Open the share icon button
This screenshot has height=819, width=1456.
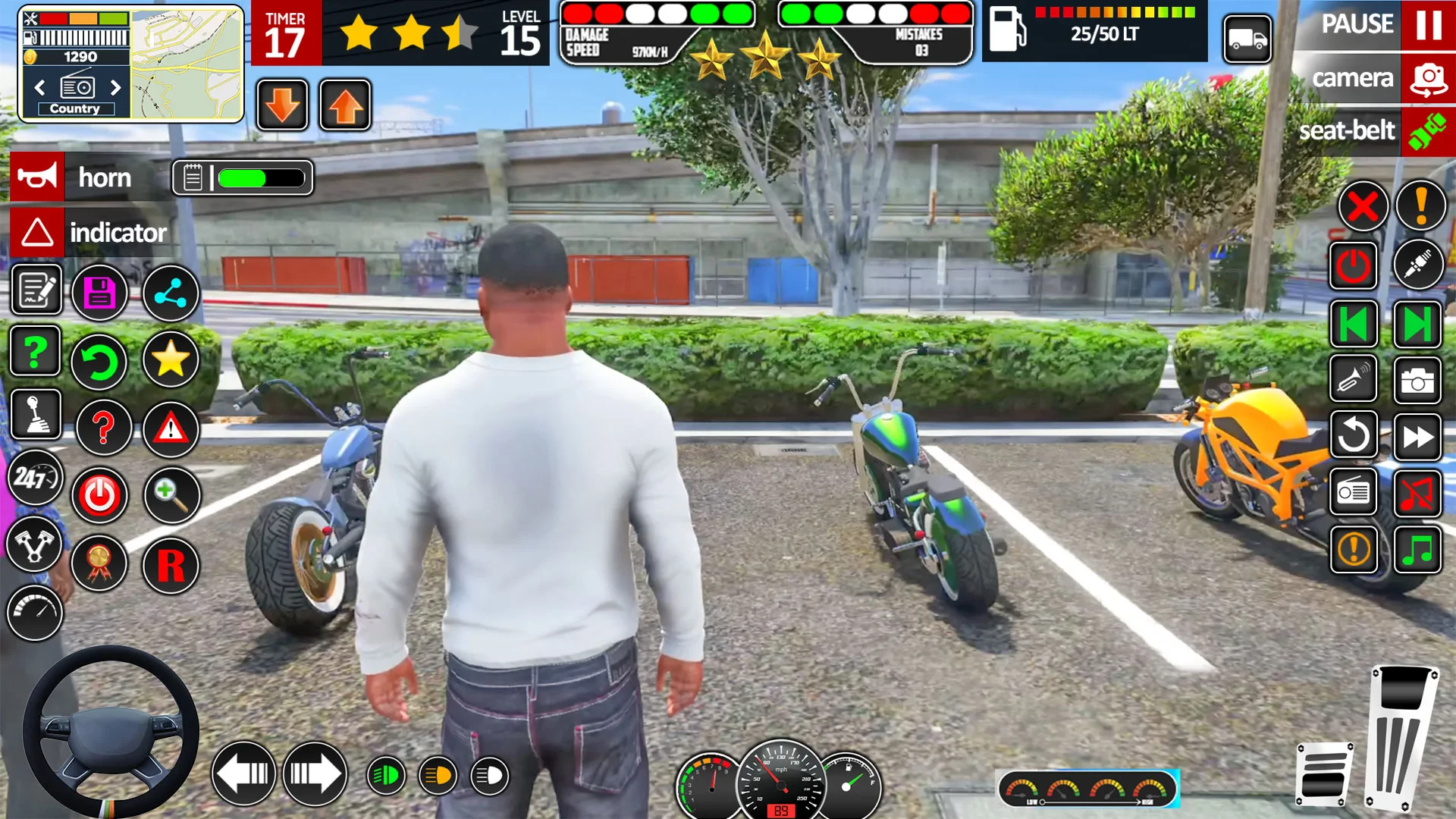tap(171, 293)
